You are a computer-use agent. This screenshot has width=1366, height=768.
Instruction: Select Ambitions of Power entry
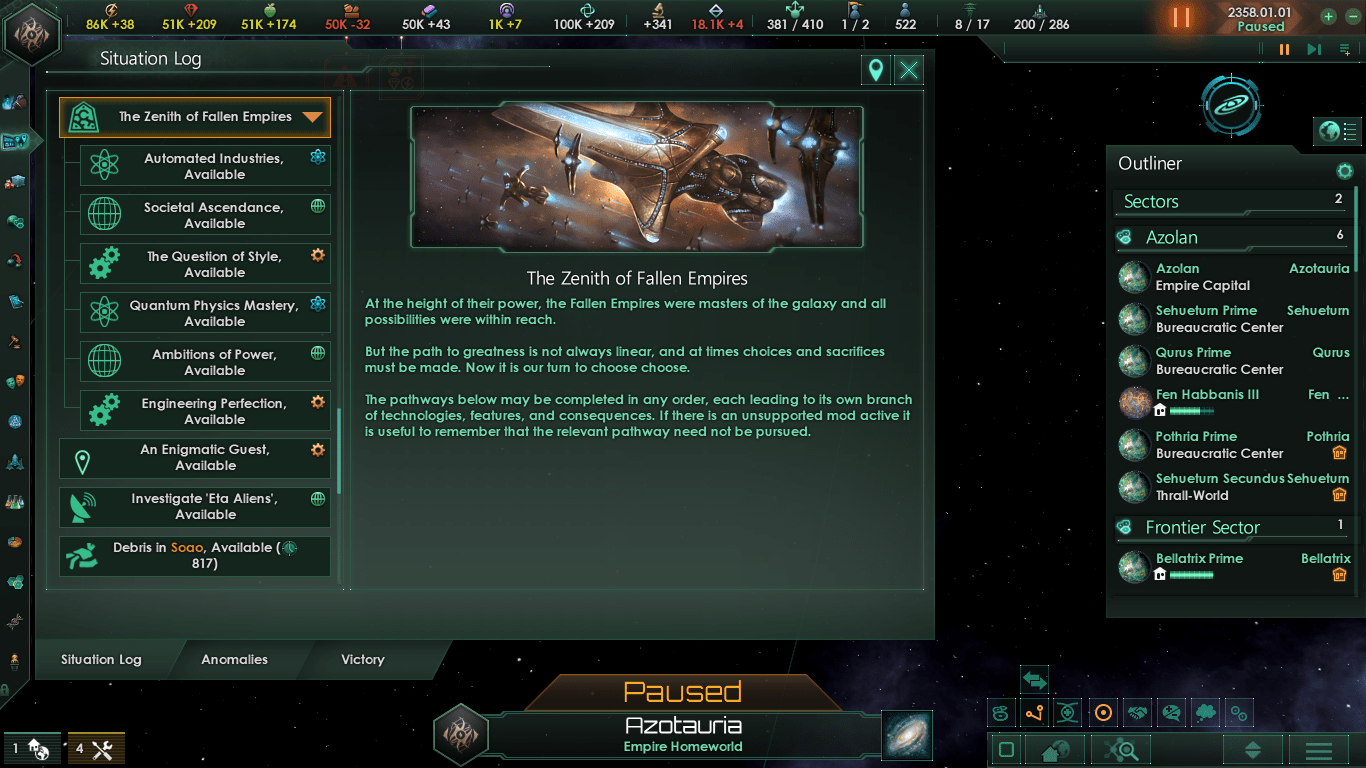(x=205, y=362)
